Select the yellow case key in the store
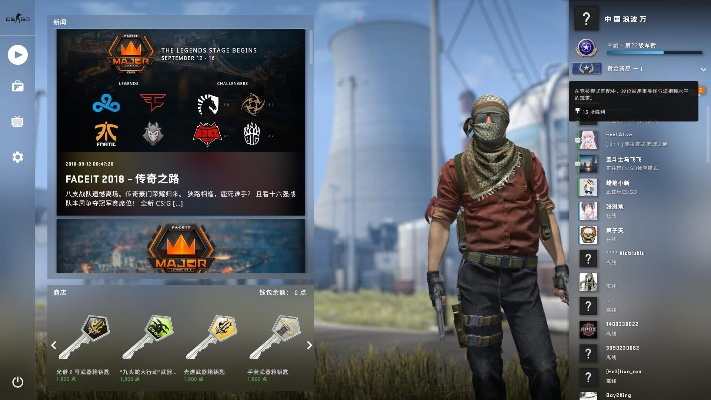The image size is (711, 400). coord(213,337)
